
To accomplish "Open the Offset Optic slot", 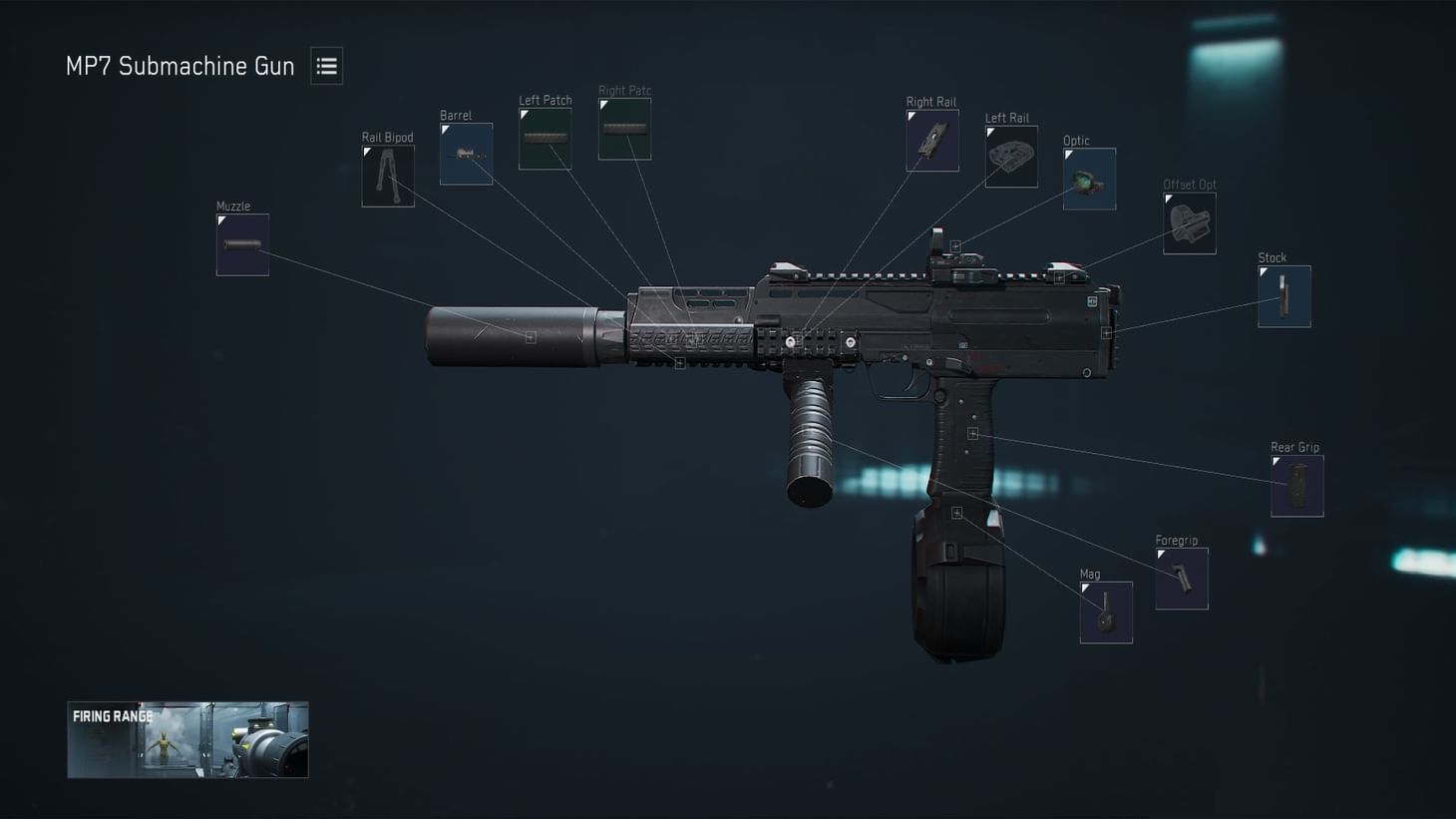I will 1188,221.
